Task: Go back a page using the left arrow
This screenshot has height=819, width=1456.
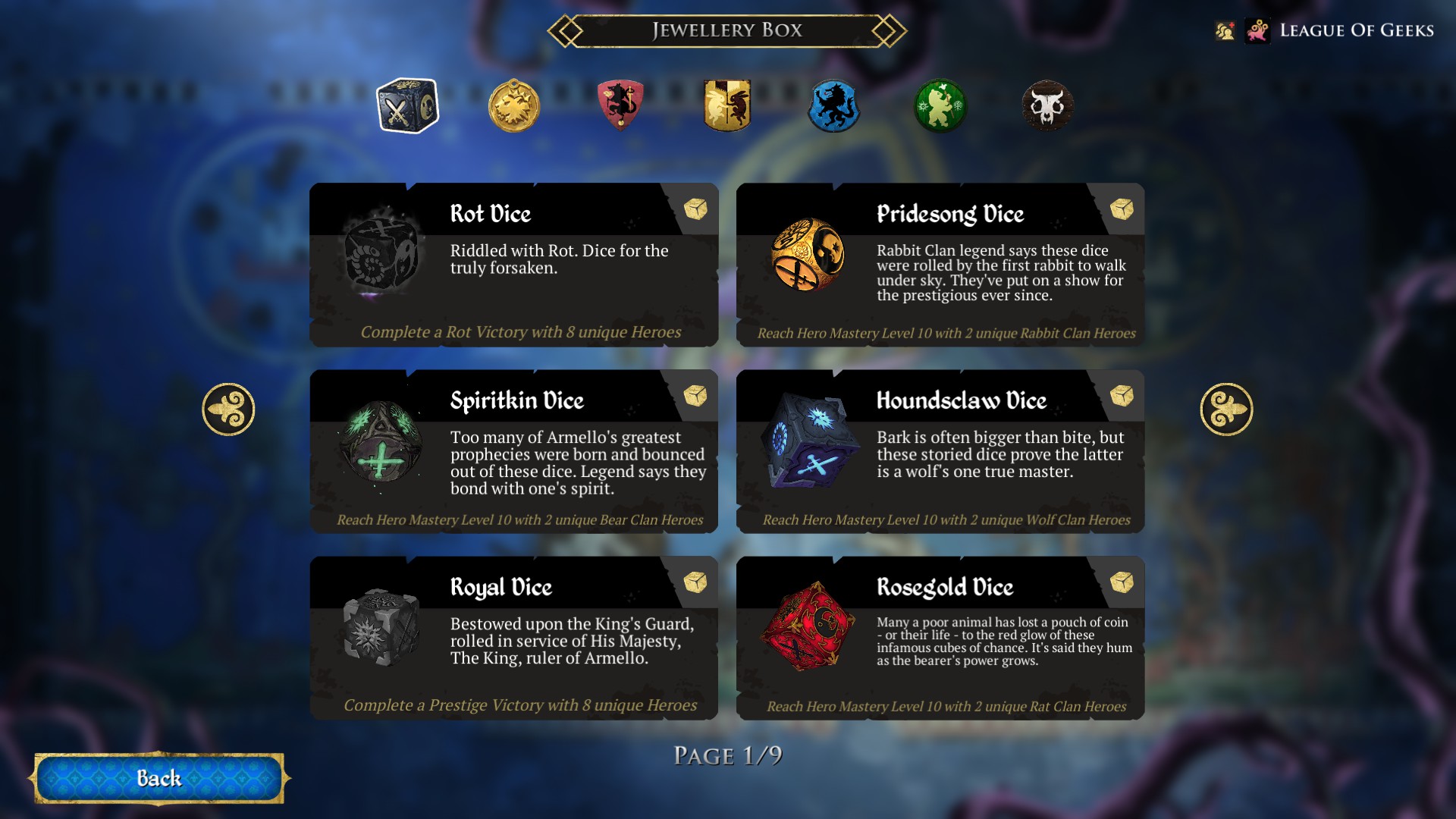Action: click(227, 408)
